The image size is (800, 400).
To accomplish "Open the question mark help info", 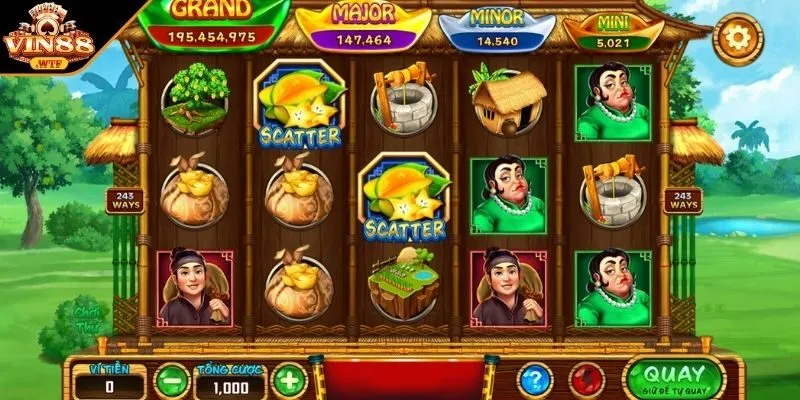I will (536, 379).
